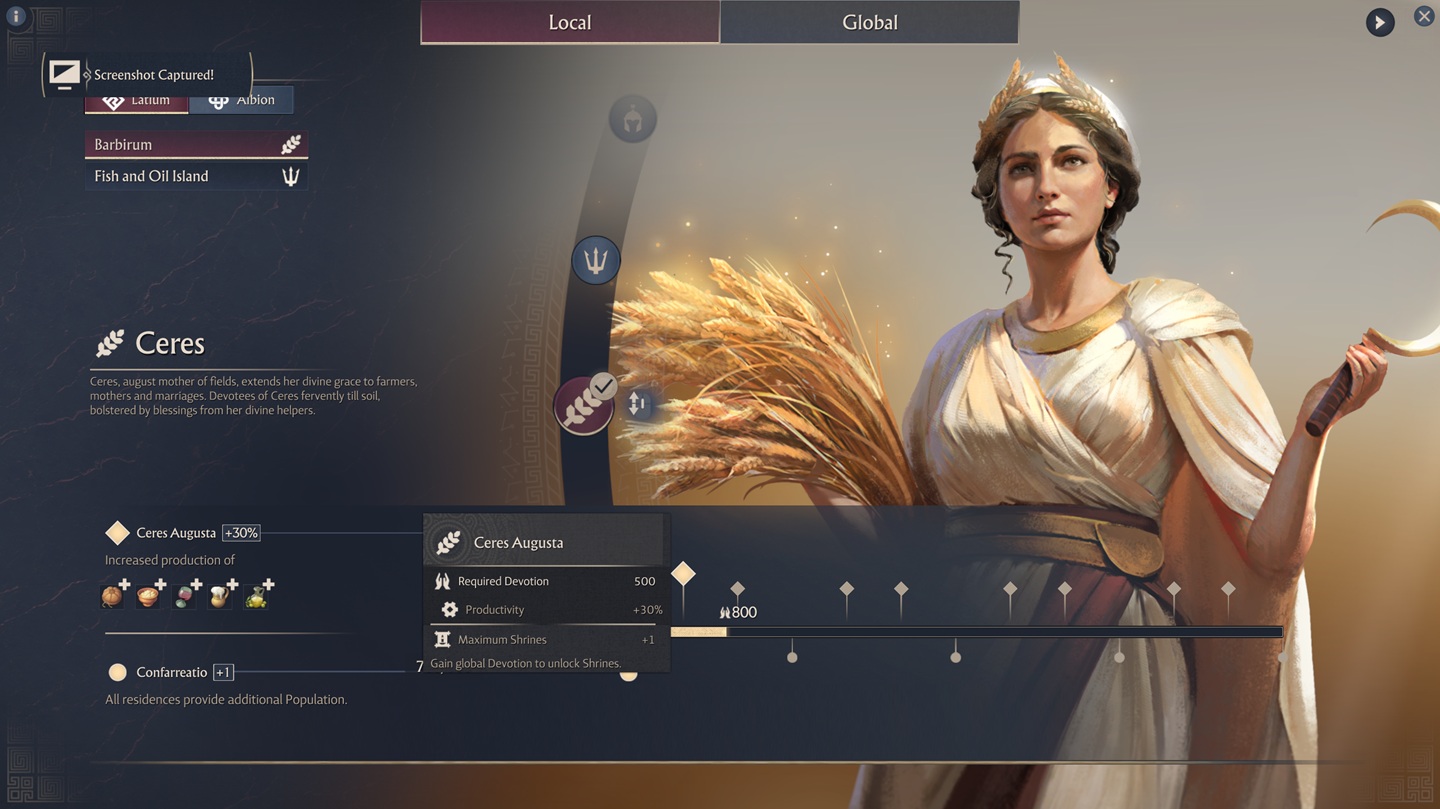The width and height of the screenshot is (1440, 809).
Task: Click the play arrow button
Action: click(x=1380, y=22)
